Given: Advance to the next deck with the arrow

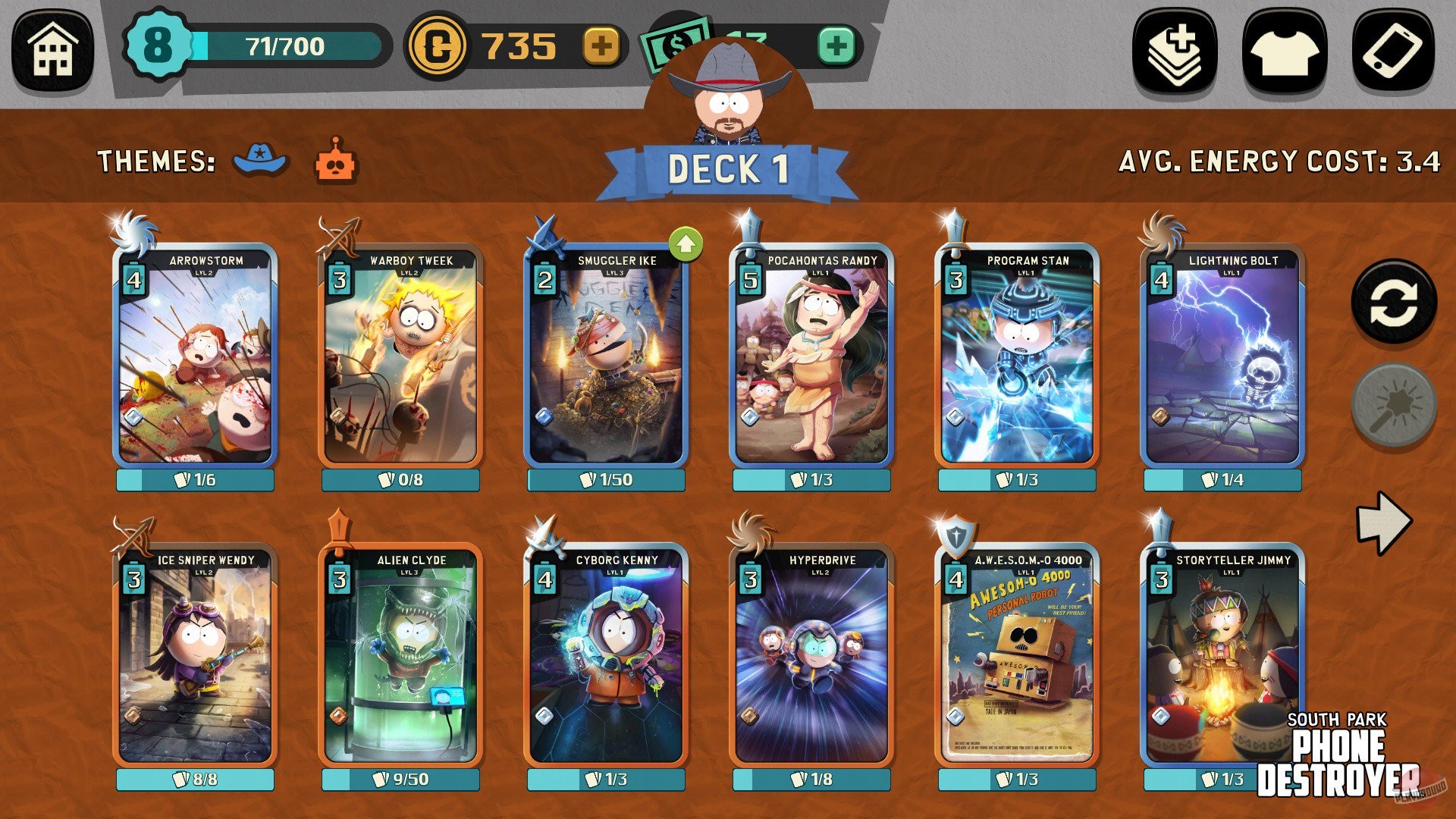Looking at the screenshot, I should click(1383, 523).
